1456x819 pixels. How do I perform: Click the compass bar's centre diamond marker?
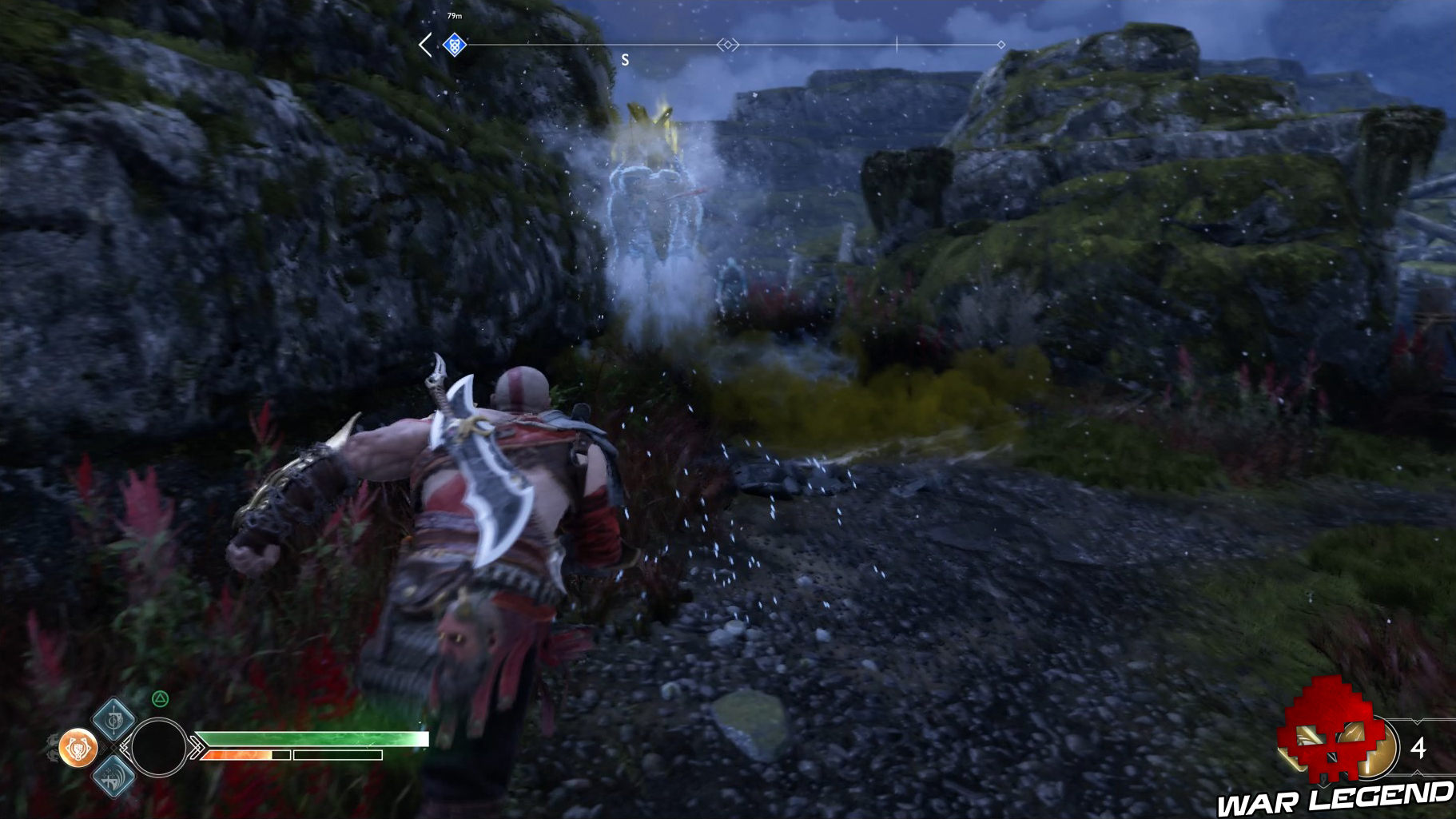pos(727,45)
